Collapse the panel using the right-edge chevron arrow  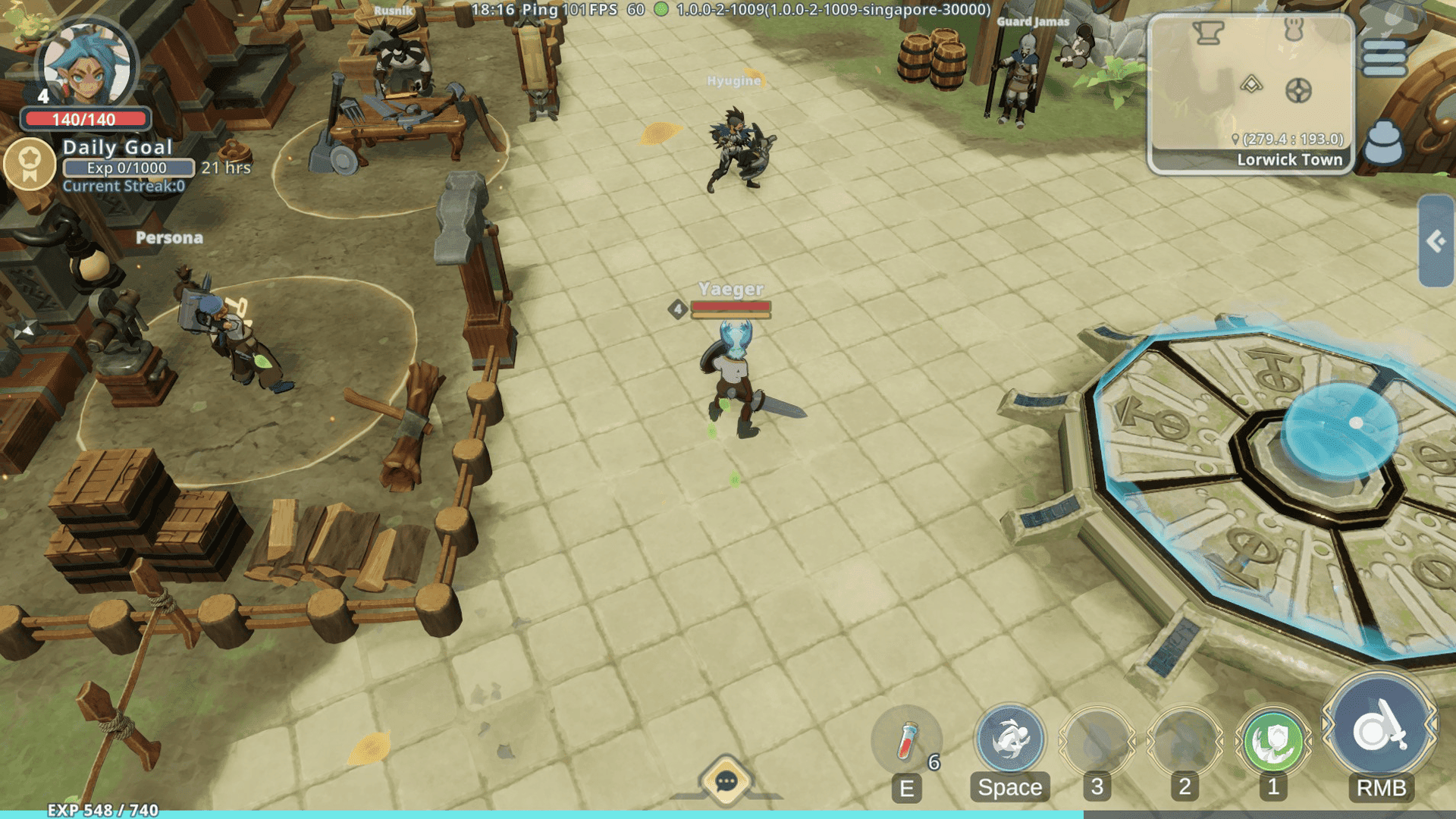1436,240
